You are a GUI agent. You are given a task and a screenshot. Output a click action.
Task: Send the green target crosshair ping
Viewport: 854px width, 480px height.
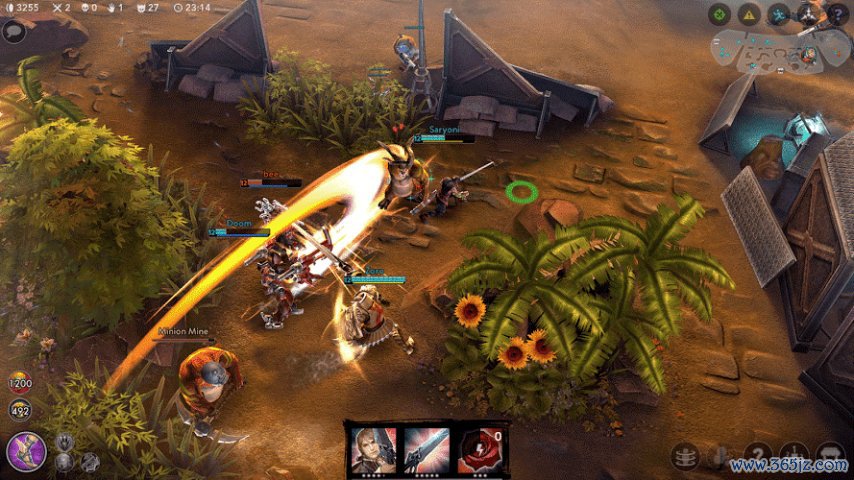pos(719,14)
